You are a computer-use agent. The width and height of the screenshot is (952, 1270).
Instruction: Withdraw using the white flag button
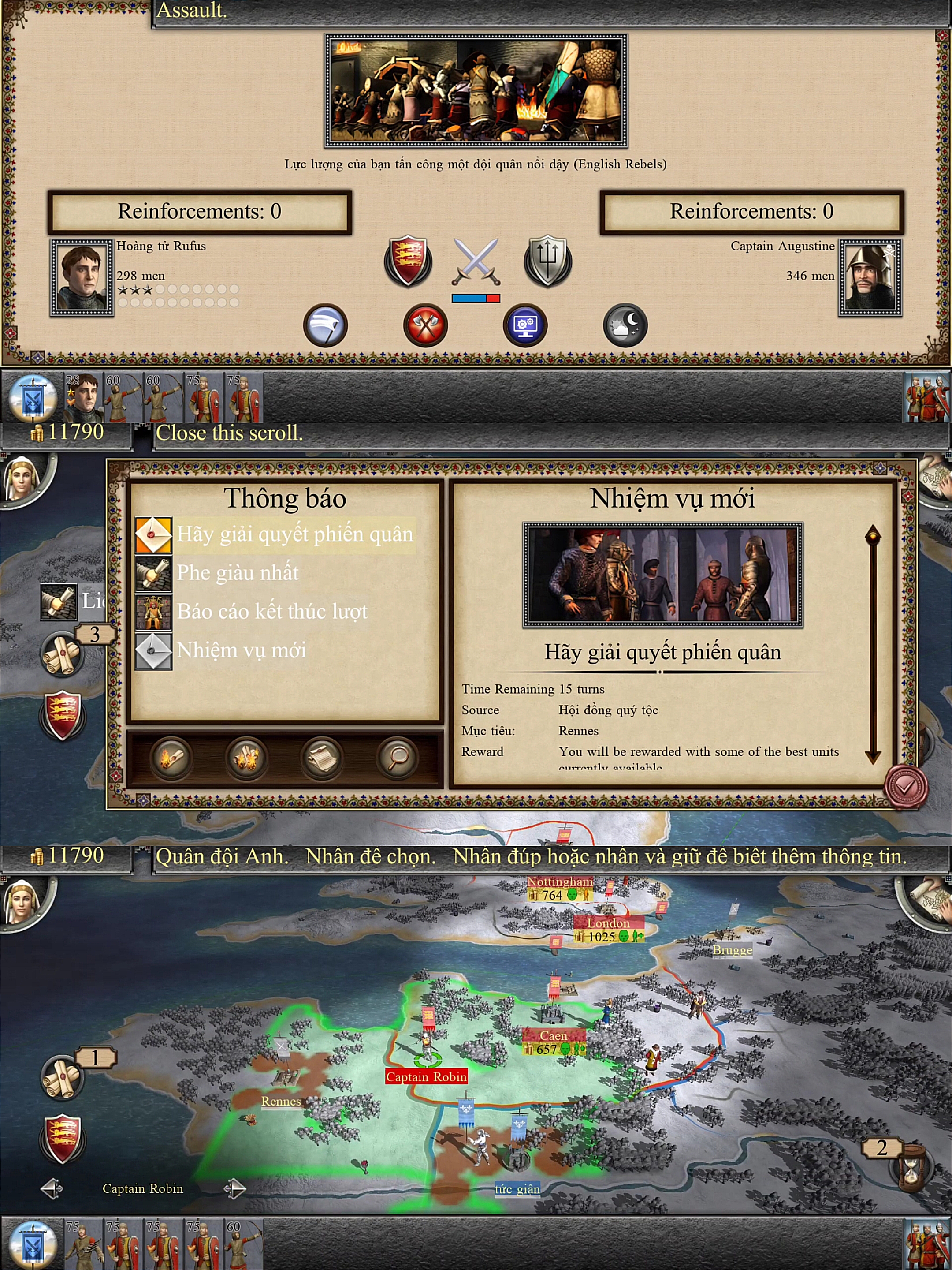click(x=325, y=325)
